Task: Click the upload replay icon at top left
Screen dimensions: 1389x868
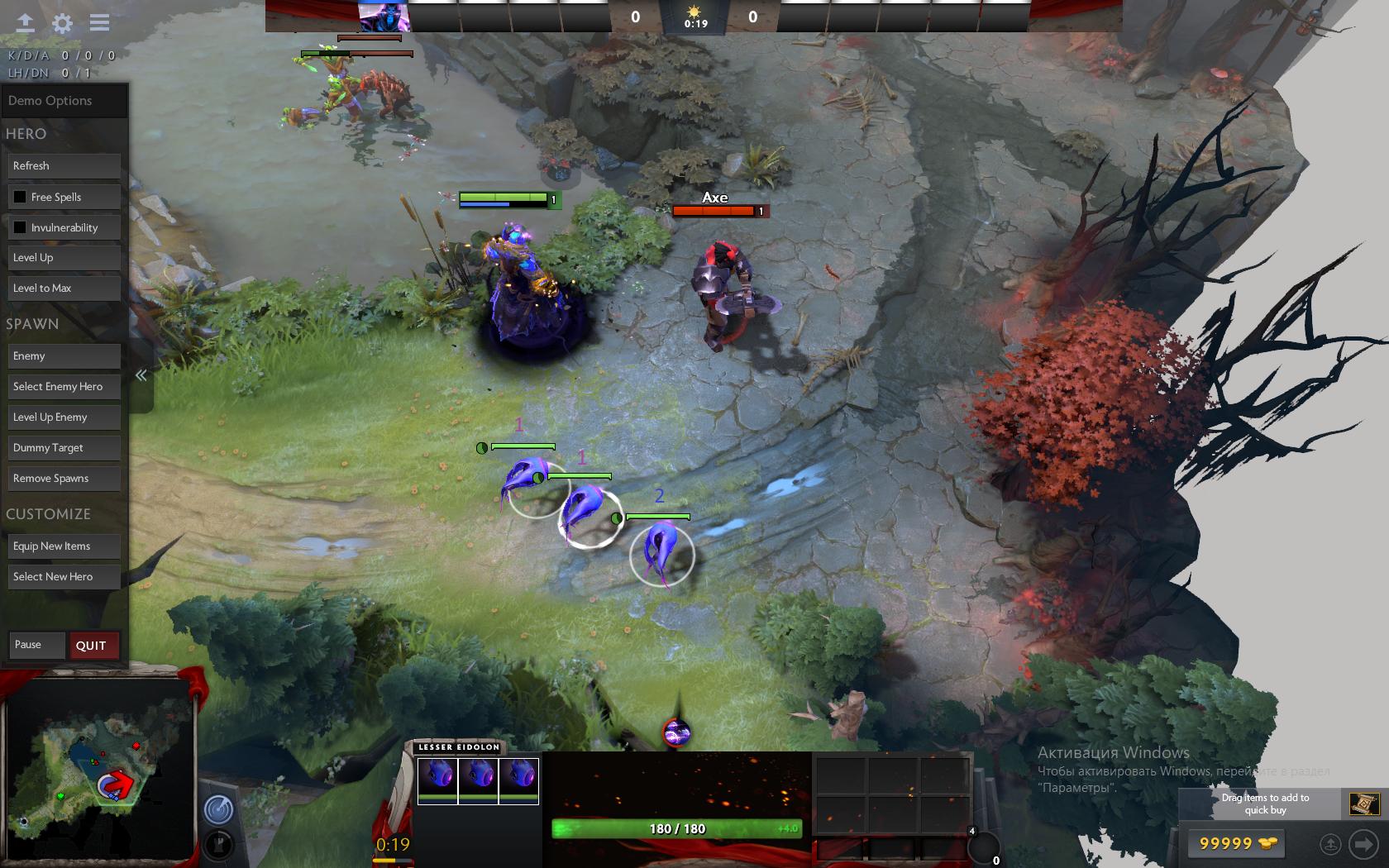Action: click(x=25, y=22)
